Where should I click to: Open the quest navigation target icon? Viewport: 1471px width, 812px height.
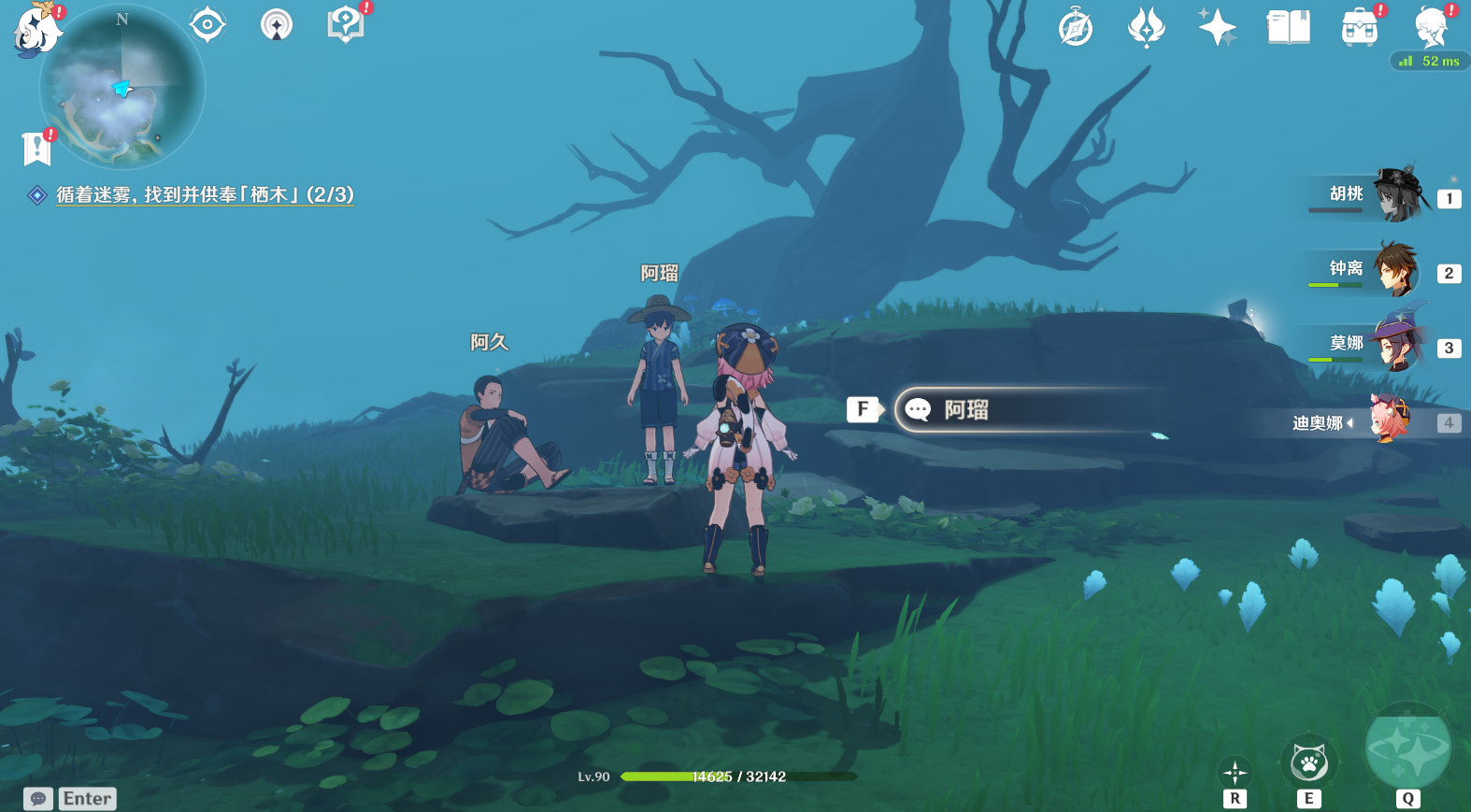tap(207, 24)
